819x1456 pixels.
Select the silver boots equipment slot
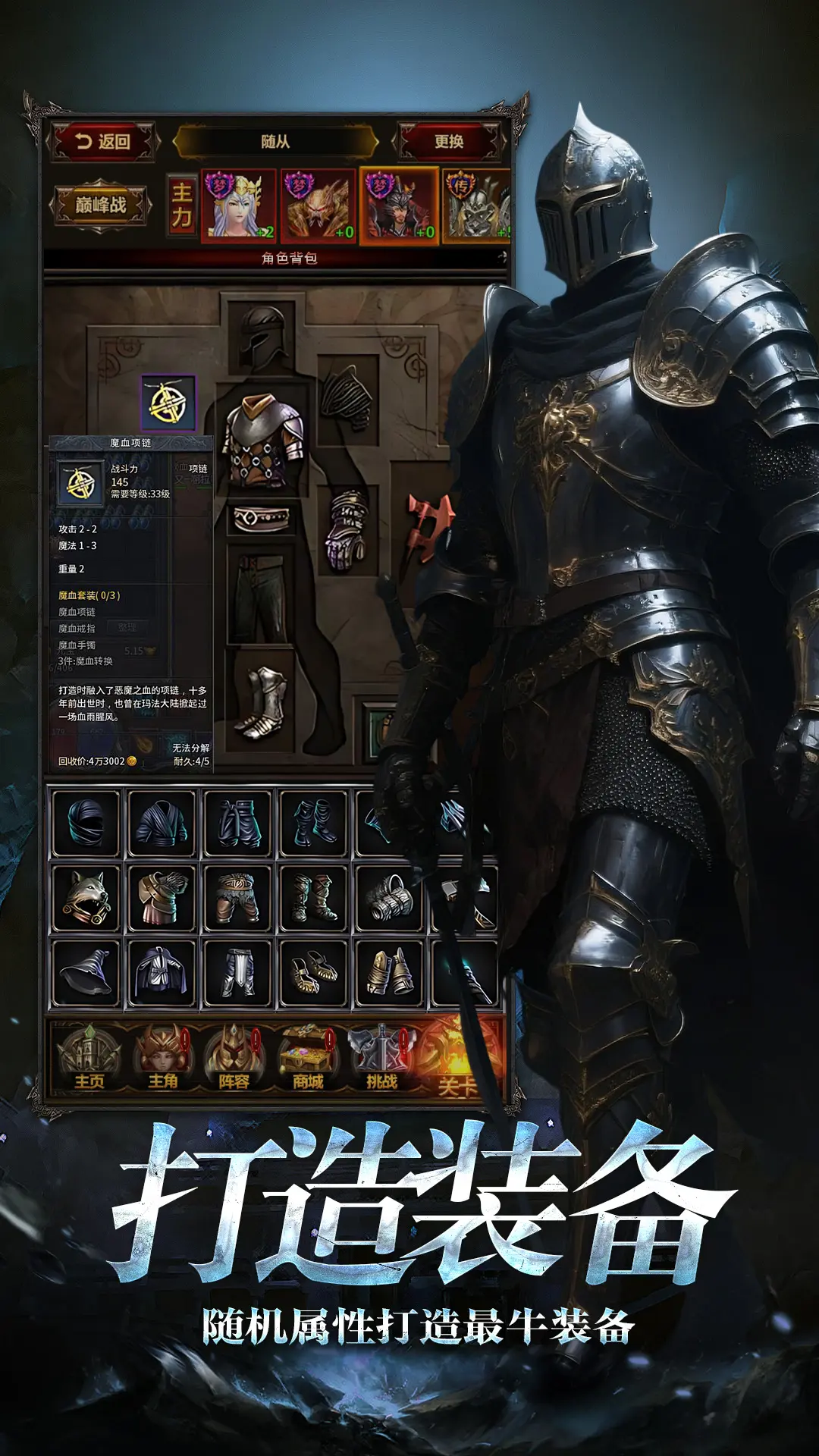point(262,702)
